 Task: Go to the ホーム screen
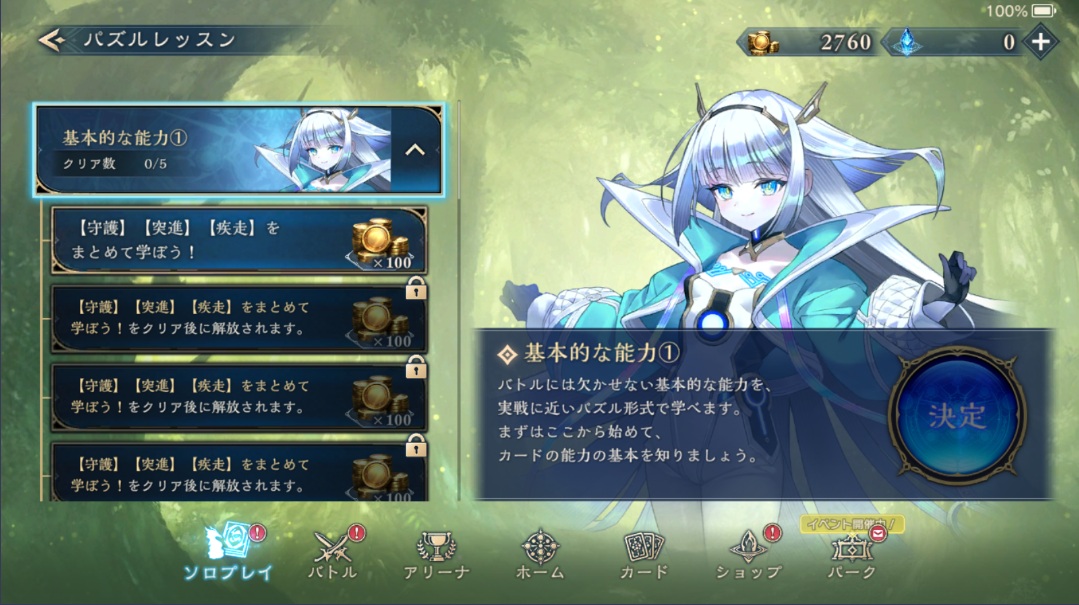(541, 553)
